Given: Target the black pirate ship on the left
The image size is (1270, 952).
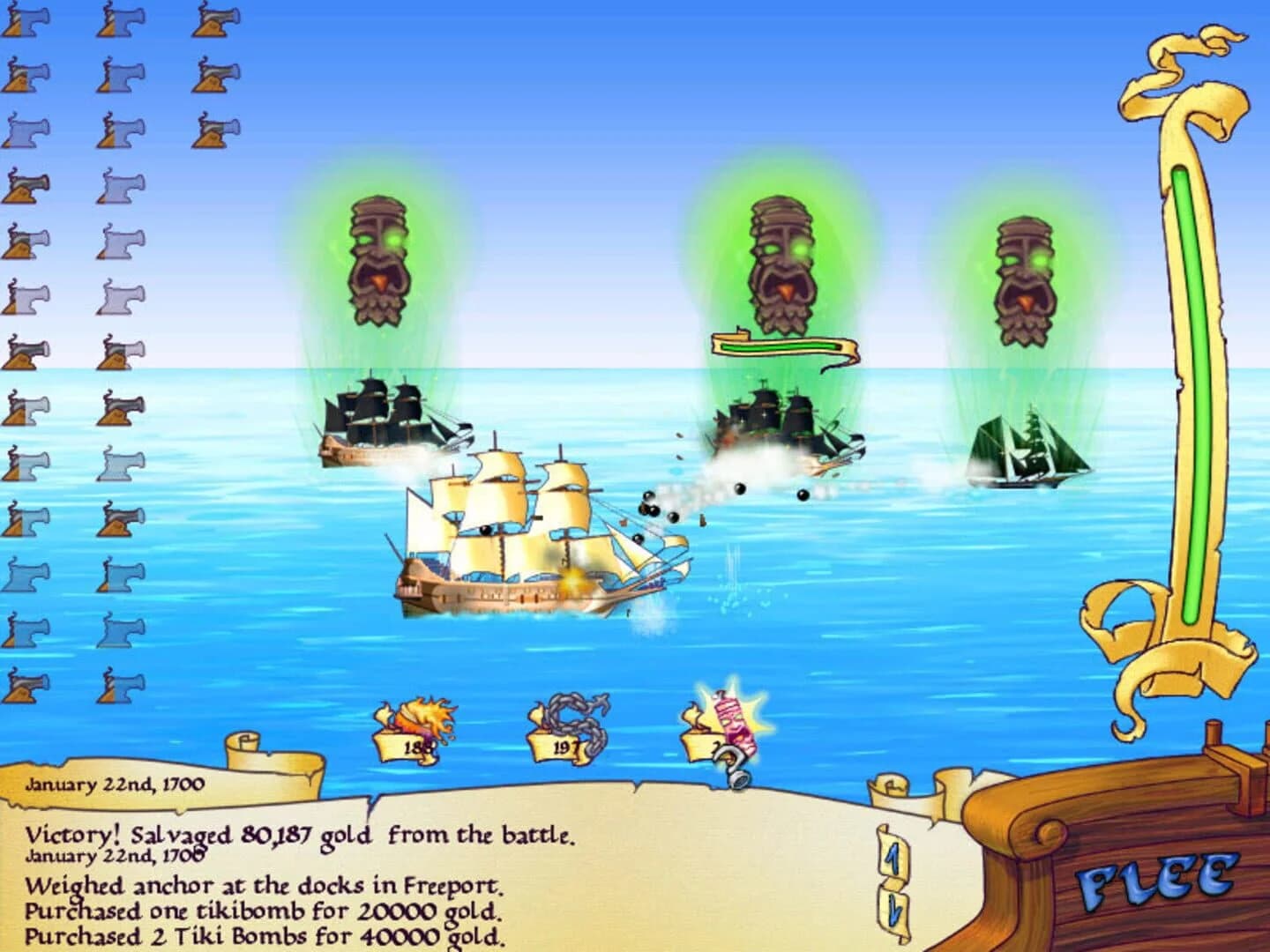Looking at the screenshot, I should (388, 423).
